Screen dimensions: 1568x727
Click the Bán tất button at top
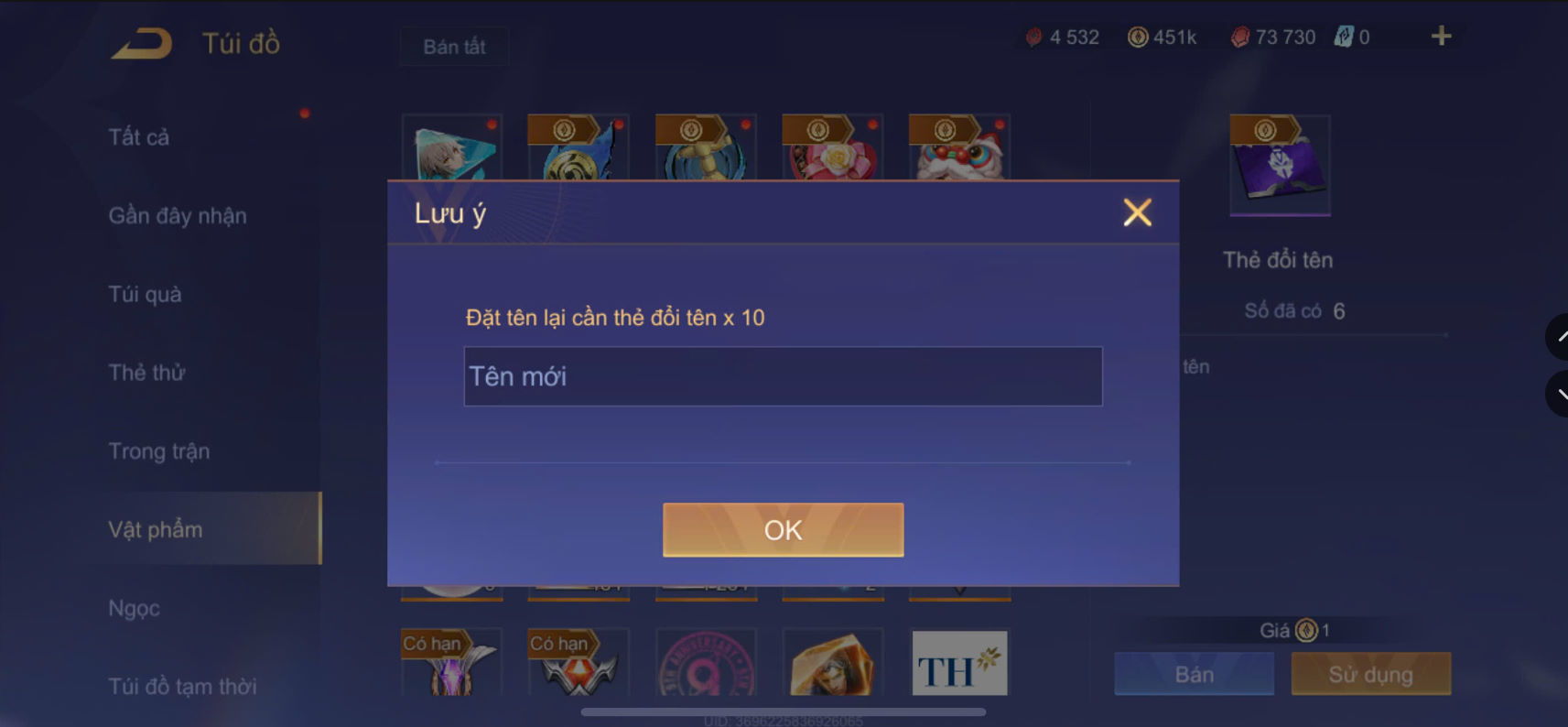coord(453,46)
